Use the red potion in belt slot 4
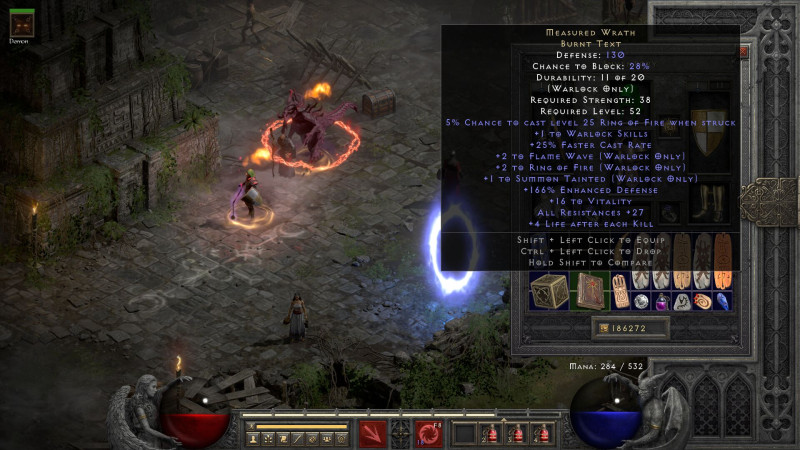This screenshot has height=450, width=800. click(x=542, y=435)
